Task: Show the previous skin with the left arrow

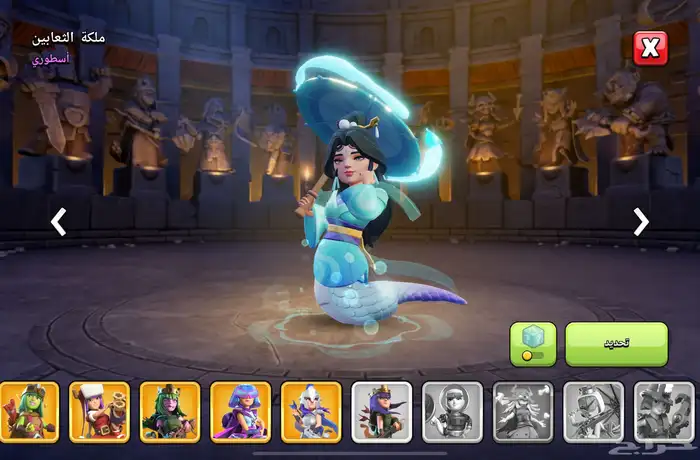Action: [x=58, y=222]
